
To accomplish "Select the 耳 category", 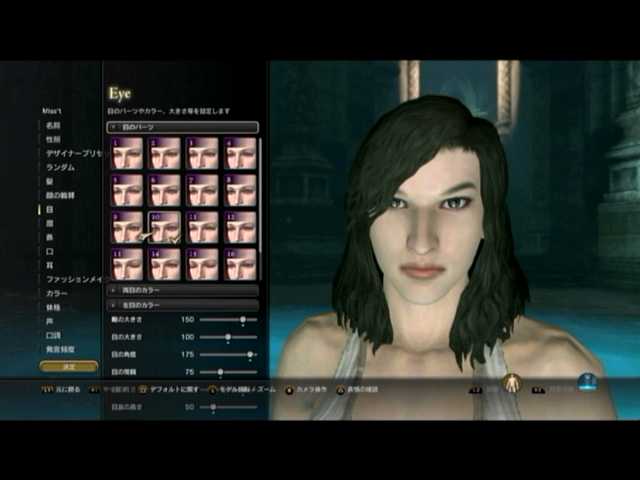I will pos(48,265).
